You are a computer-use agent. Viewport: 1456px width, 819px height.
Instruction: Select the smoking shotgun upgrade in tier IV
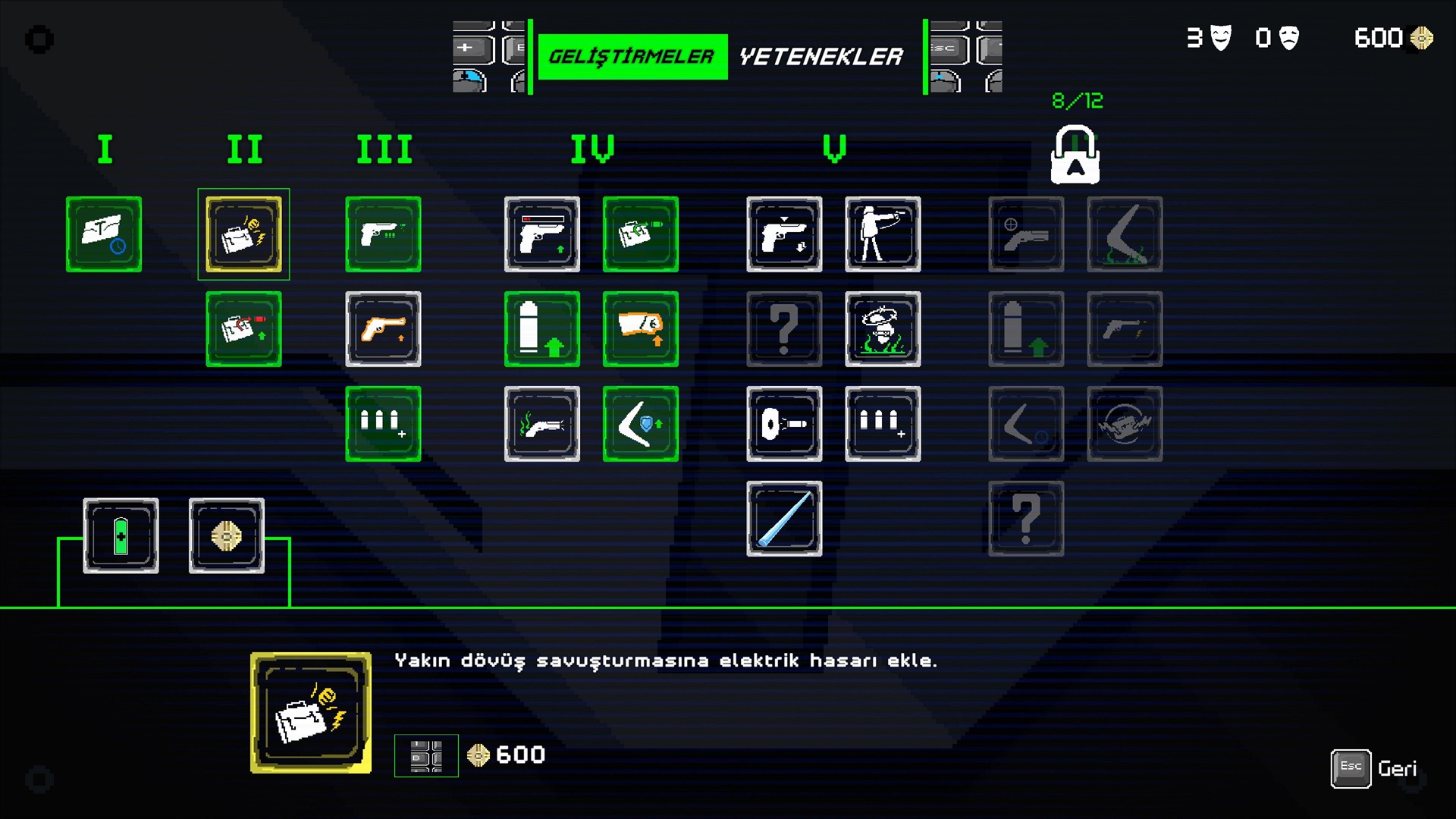tap(542, 423)
